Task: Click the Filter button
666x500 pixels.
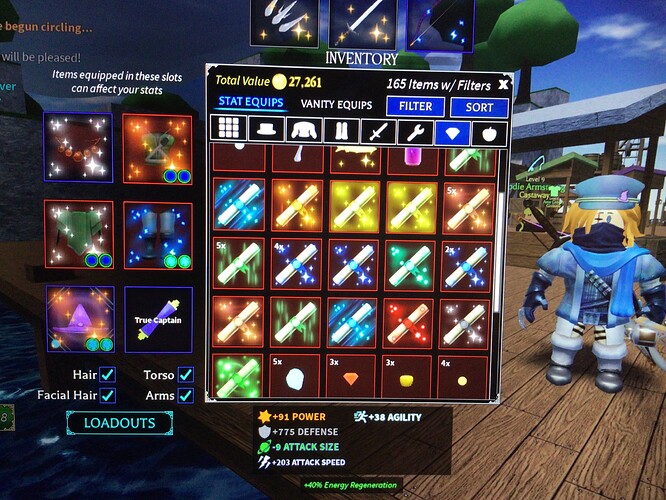Action: click(415, 106)
